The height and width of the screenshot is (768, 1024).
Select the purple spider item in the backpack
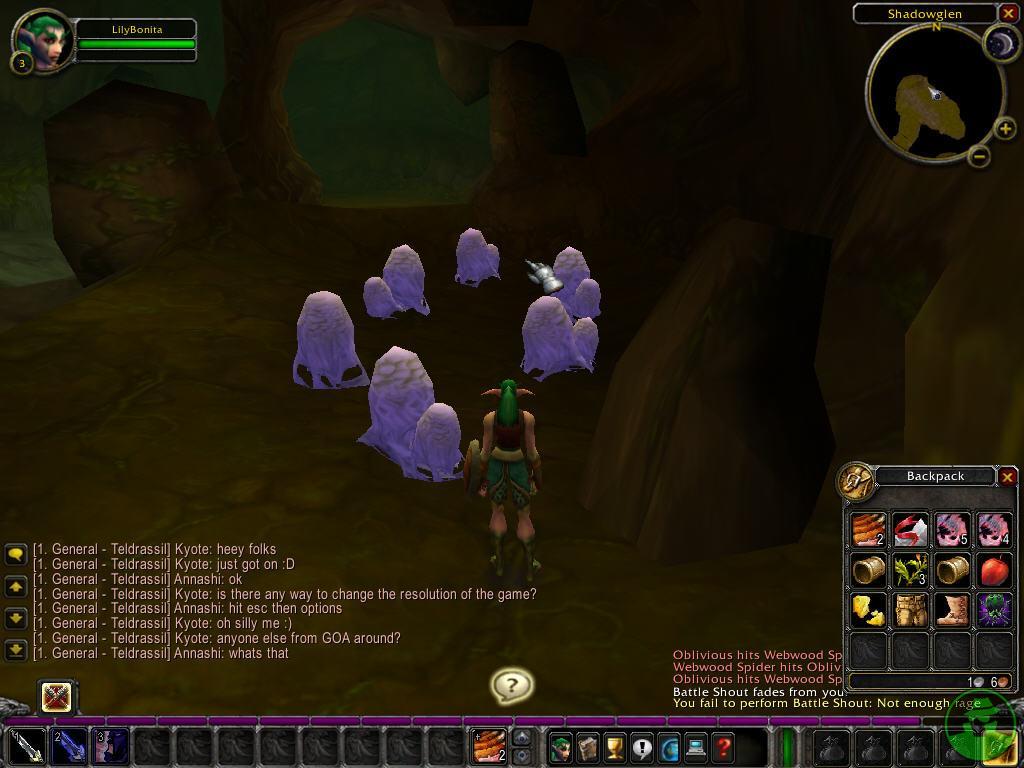coord(993,609)
